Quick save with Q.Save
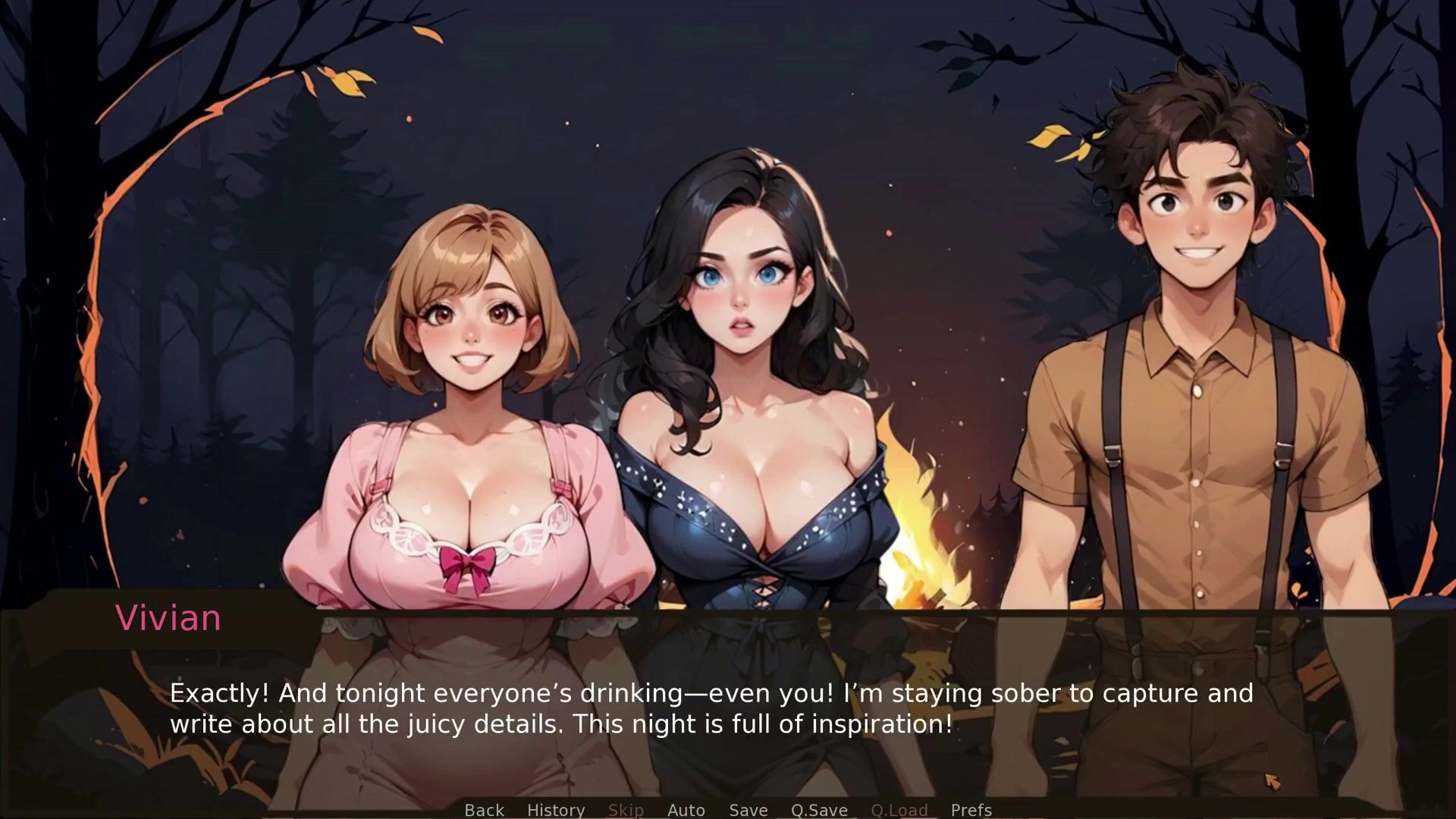Viewport: 1456px width, 819px height. (x=819, y=810)
